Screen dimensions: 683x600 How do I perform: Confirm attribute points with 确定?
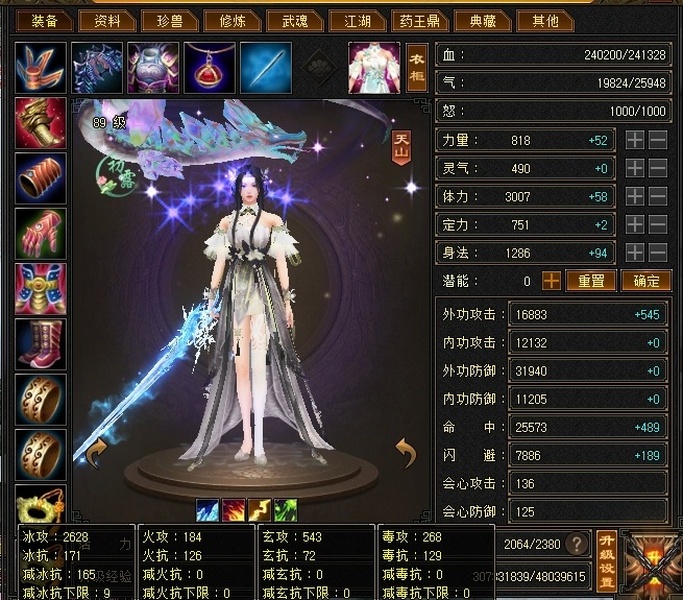coord(646,281)
